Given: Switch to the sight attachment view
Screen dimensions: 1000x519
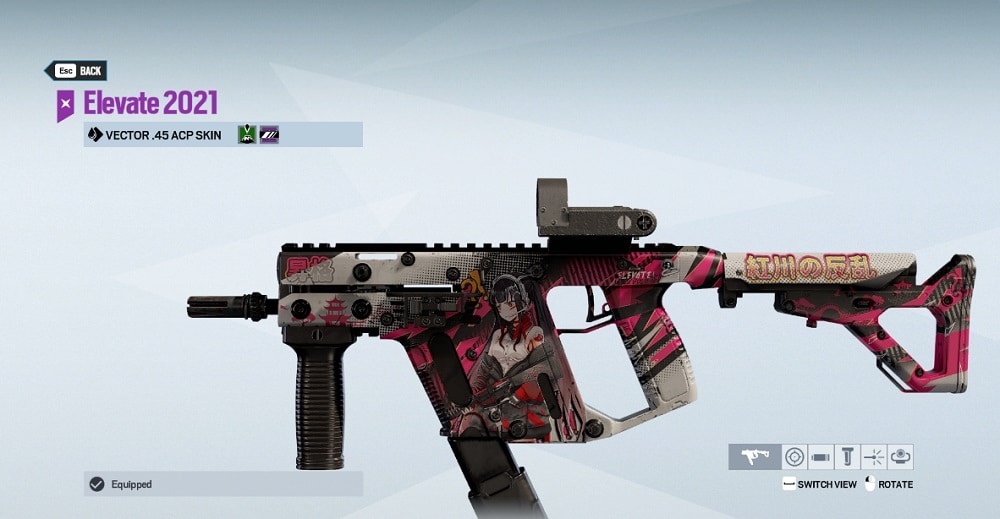Looking at the screenshot, I should [794, 457].
